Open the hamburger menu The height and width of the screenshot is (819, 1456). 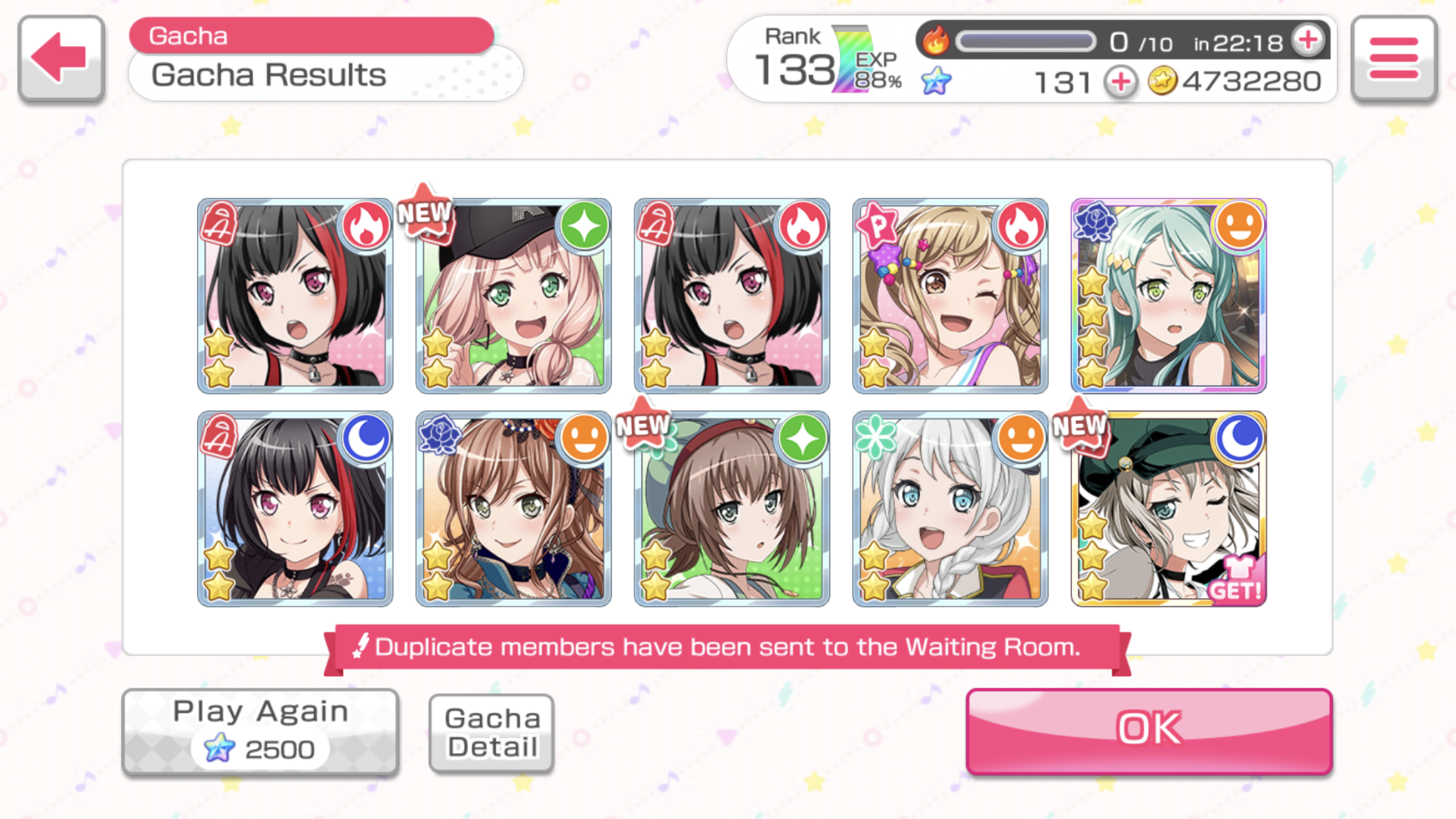(1393, 58)
